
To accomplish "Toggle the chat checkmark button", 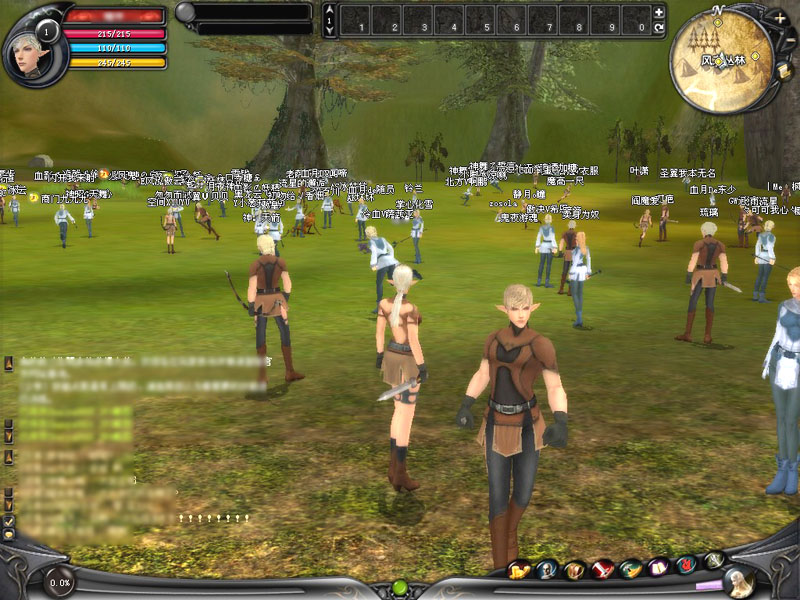I will pos(9,521).
